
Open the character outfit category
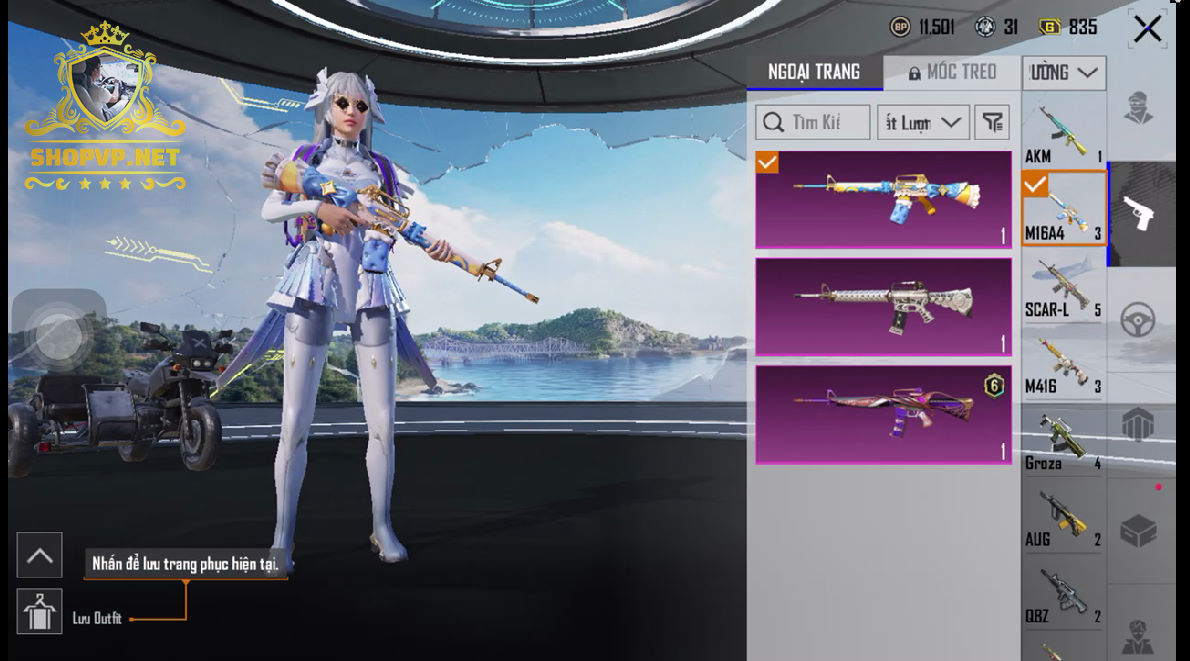click(1139, 108)
